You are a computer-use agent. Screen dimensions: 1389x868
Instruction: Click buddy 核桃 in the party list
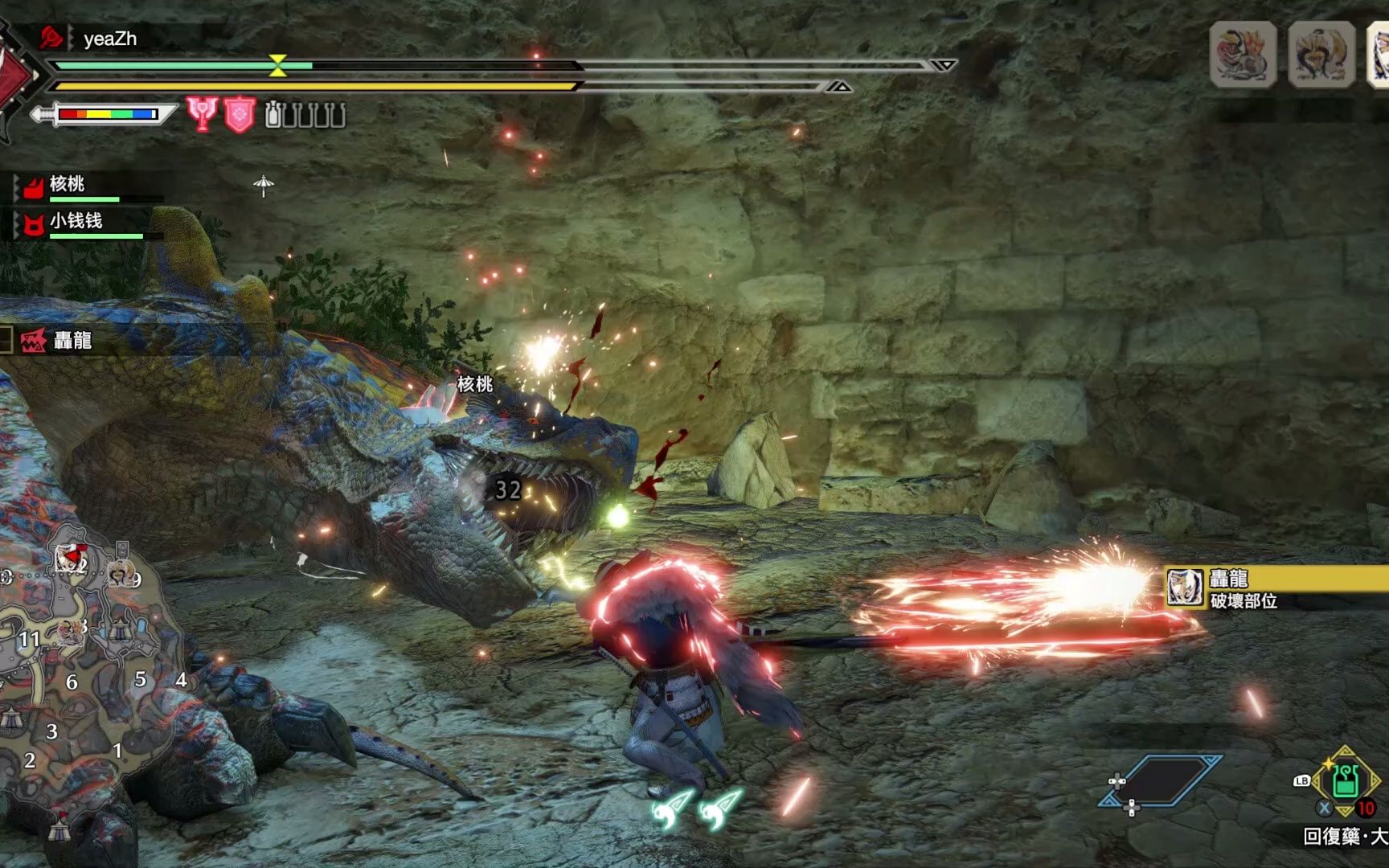(x=68, y=185)
